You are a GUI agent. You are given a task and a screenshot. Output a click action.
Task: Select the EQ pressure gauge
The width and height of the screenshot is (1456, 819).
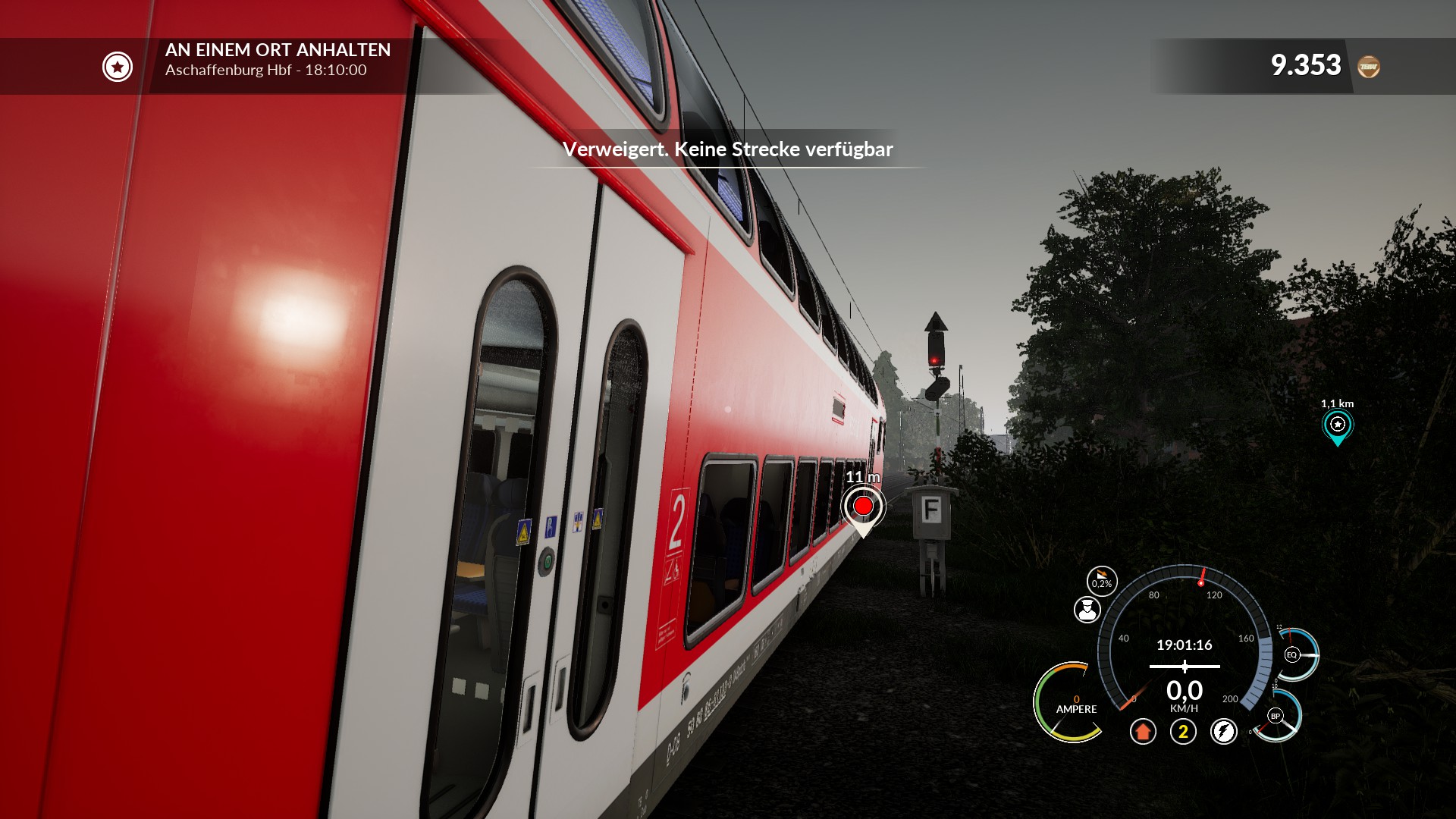[x=1292, y=654]
